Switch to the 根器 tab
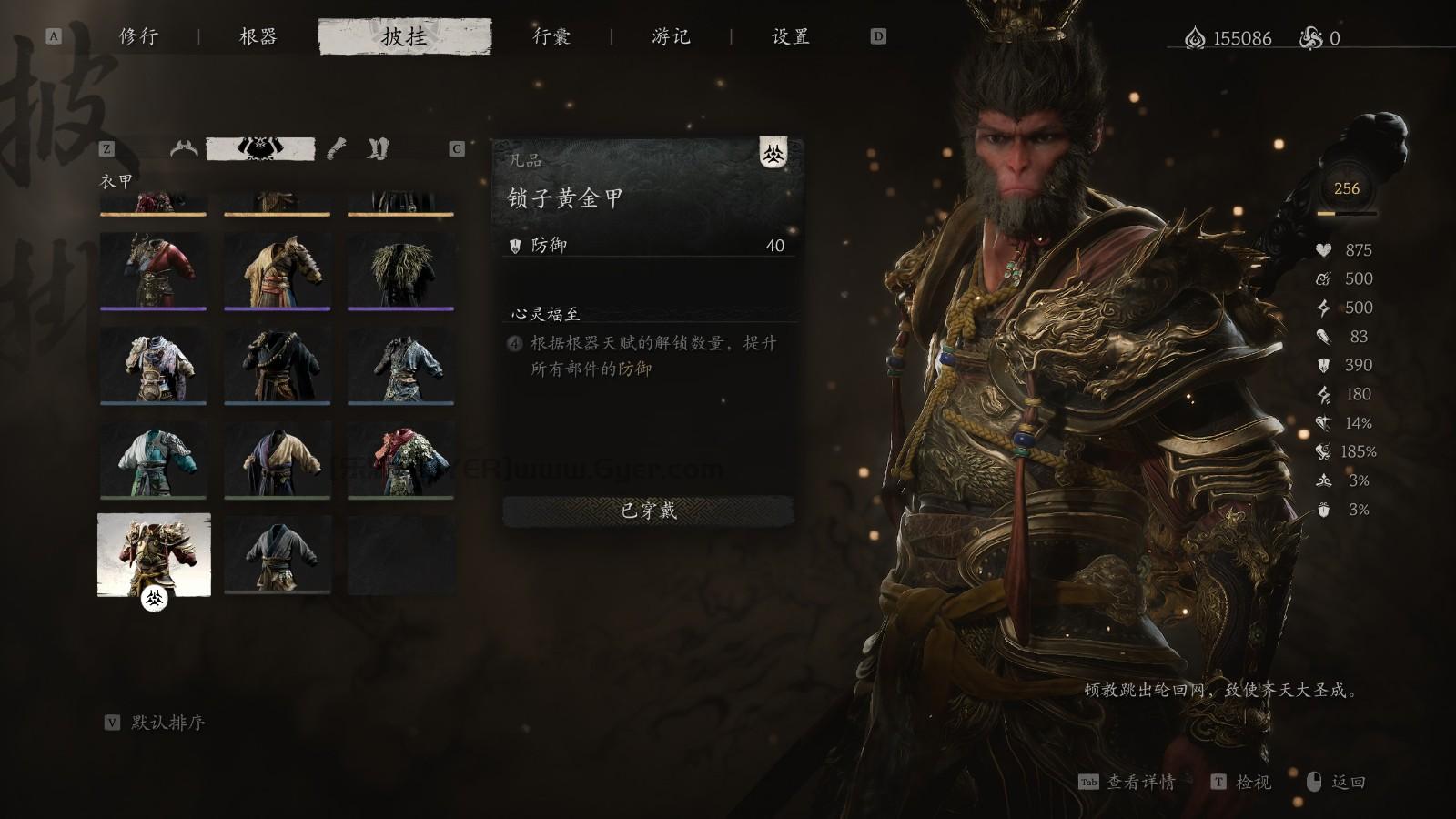This screenshot has width=1456, height=819. [258, 36]
